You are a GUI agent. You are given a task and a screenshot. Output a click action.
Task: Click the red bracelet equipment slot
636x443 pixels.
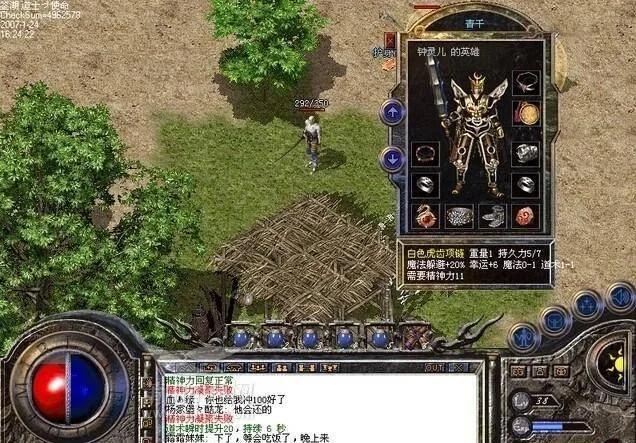[x=426, y=154]
